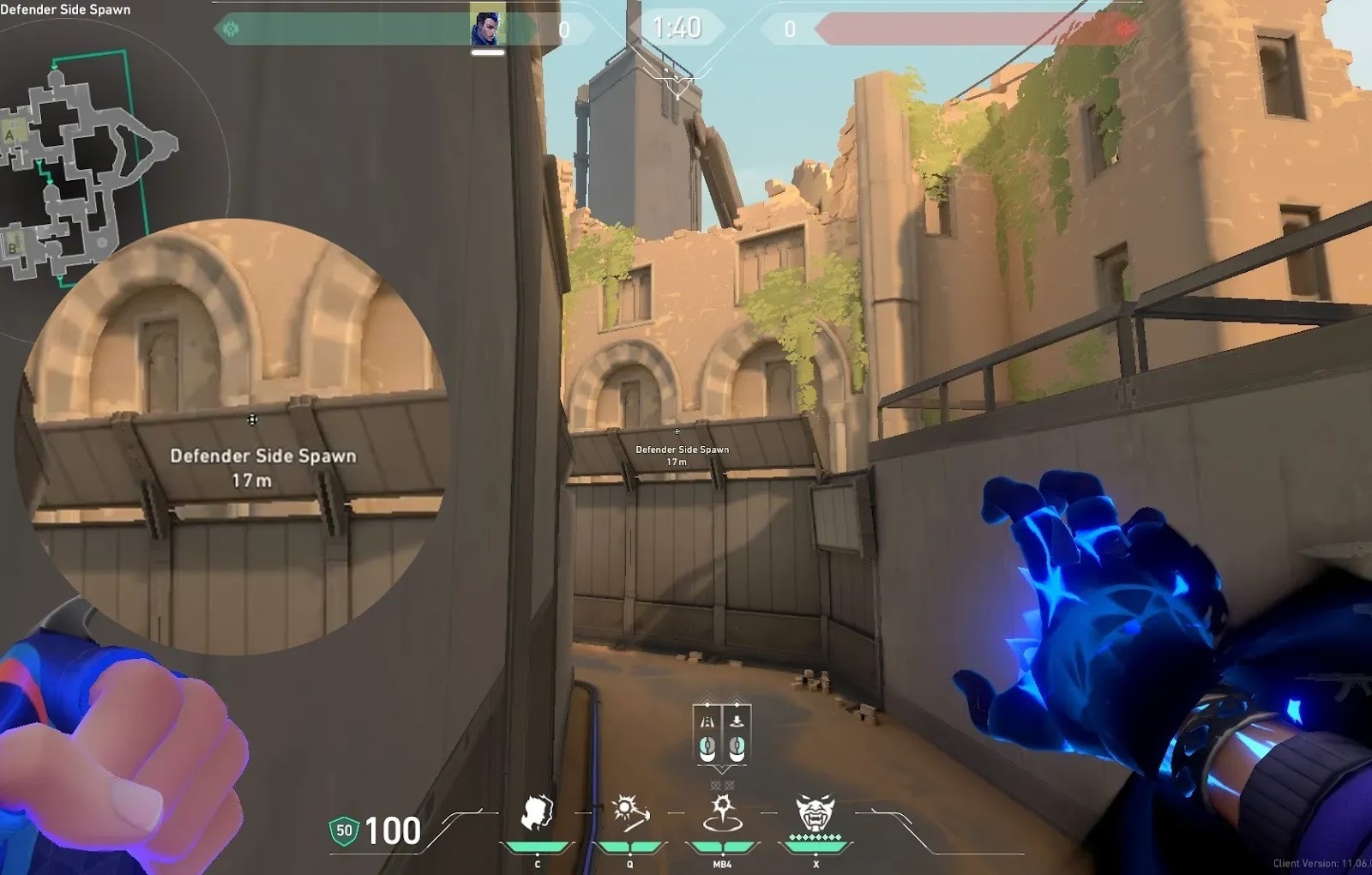
Task: Use the Gatecrash teleport tether ability
Action: point(722,813)
